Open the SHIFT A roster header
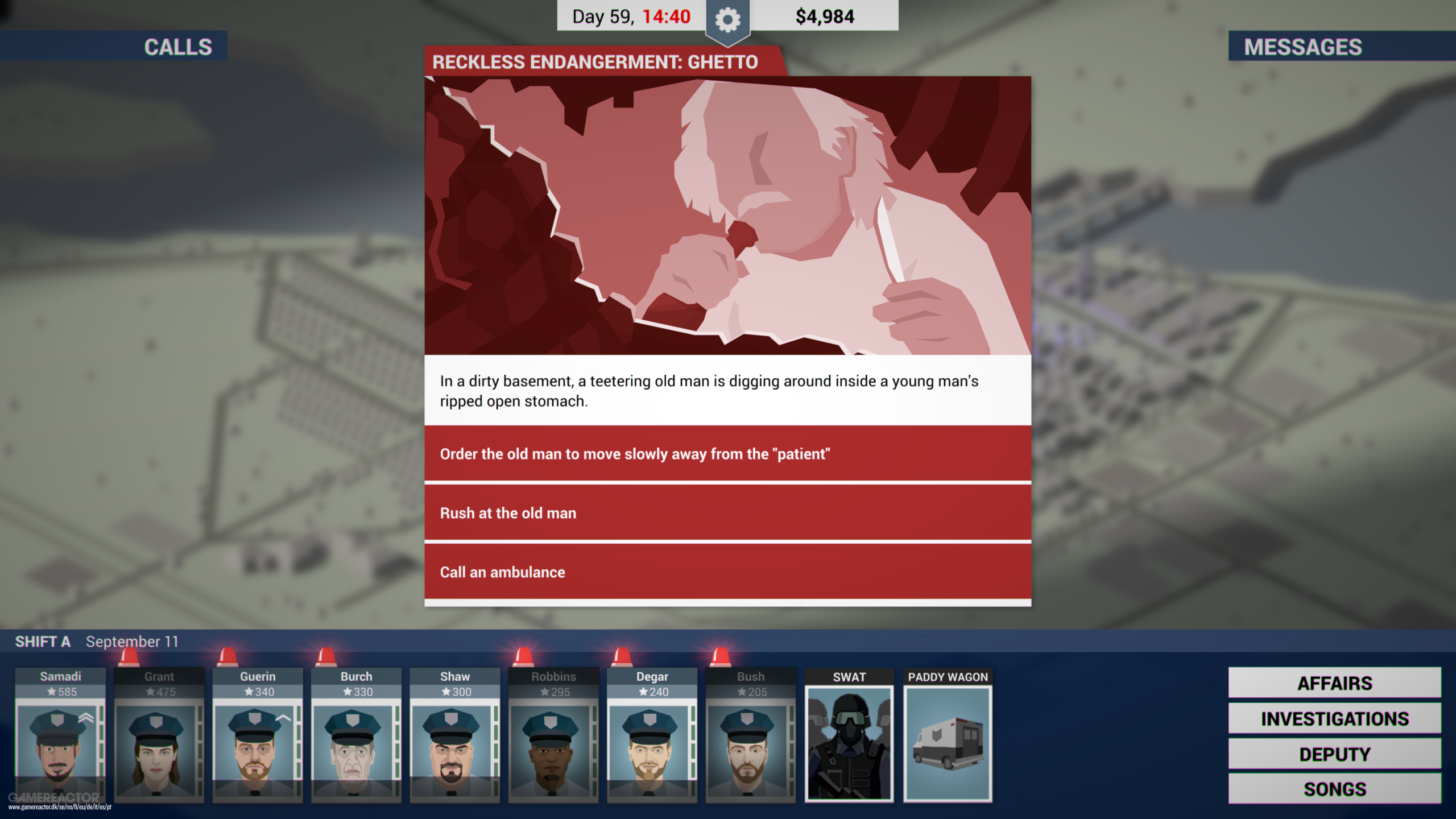Screen dimensions: 1456x819 [x=43, y=642]
